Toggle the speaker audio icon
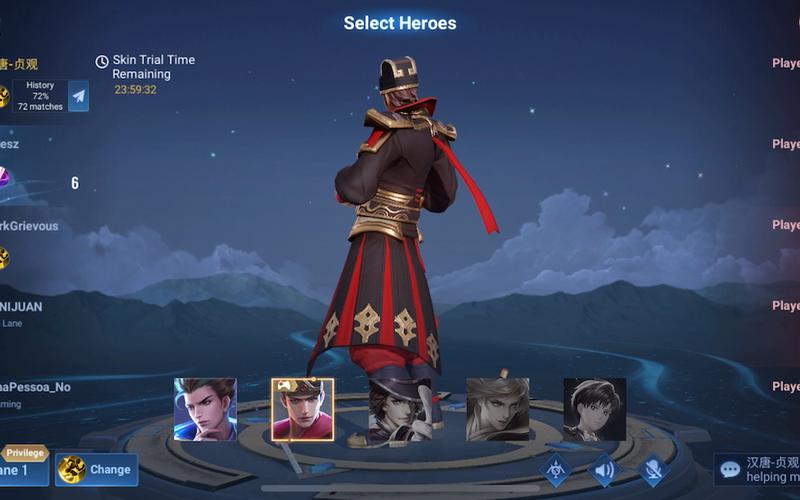The width and height of the screenshot is (800, 500). 603,469
